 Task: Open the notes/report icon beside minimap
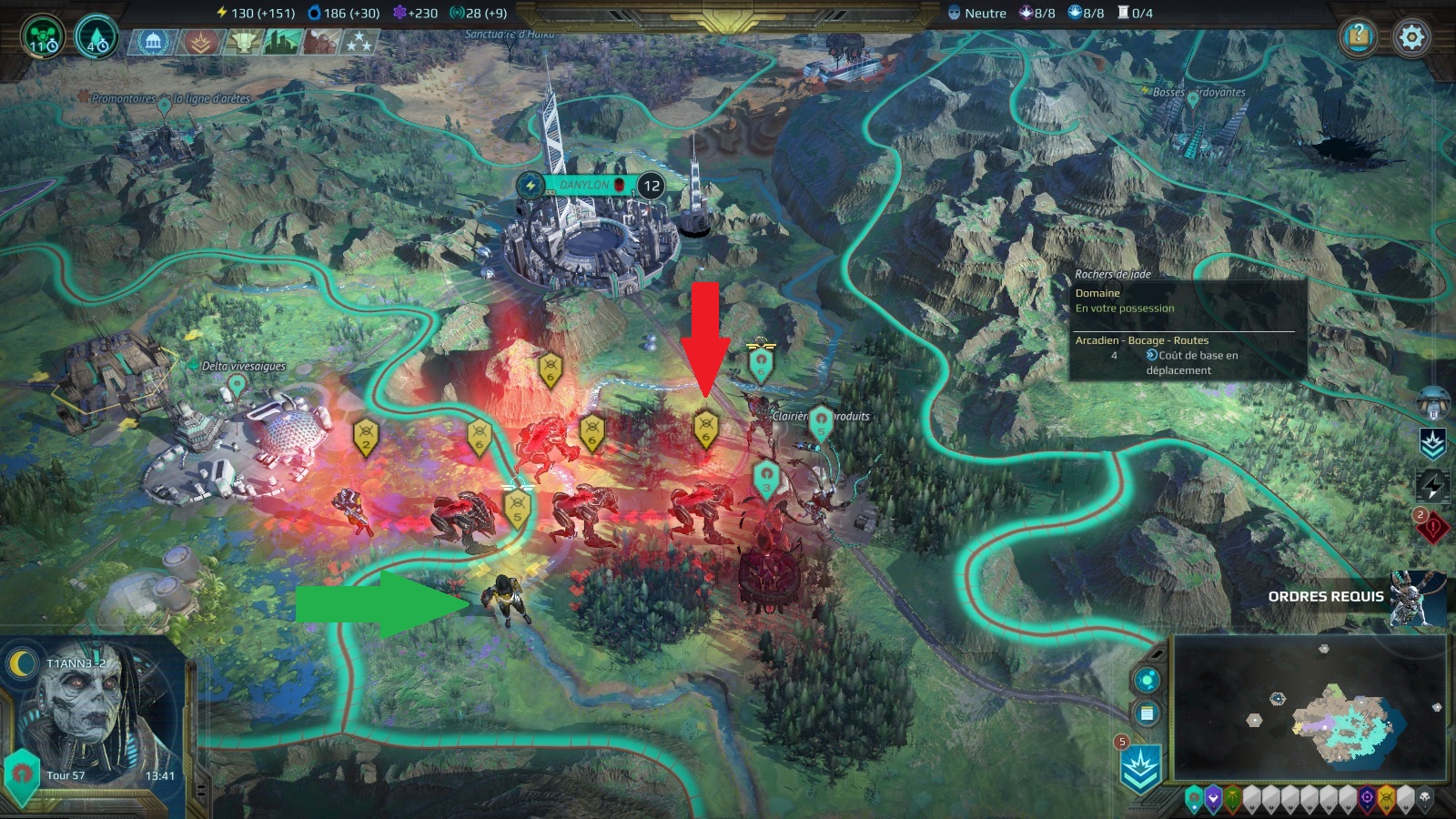[1146, 713]
